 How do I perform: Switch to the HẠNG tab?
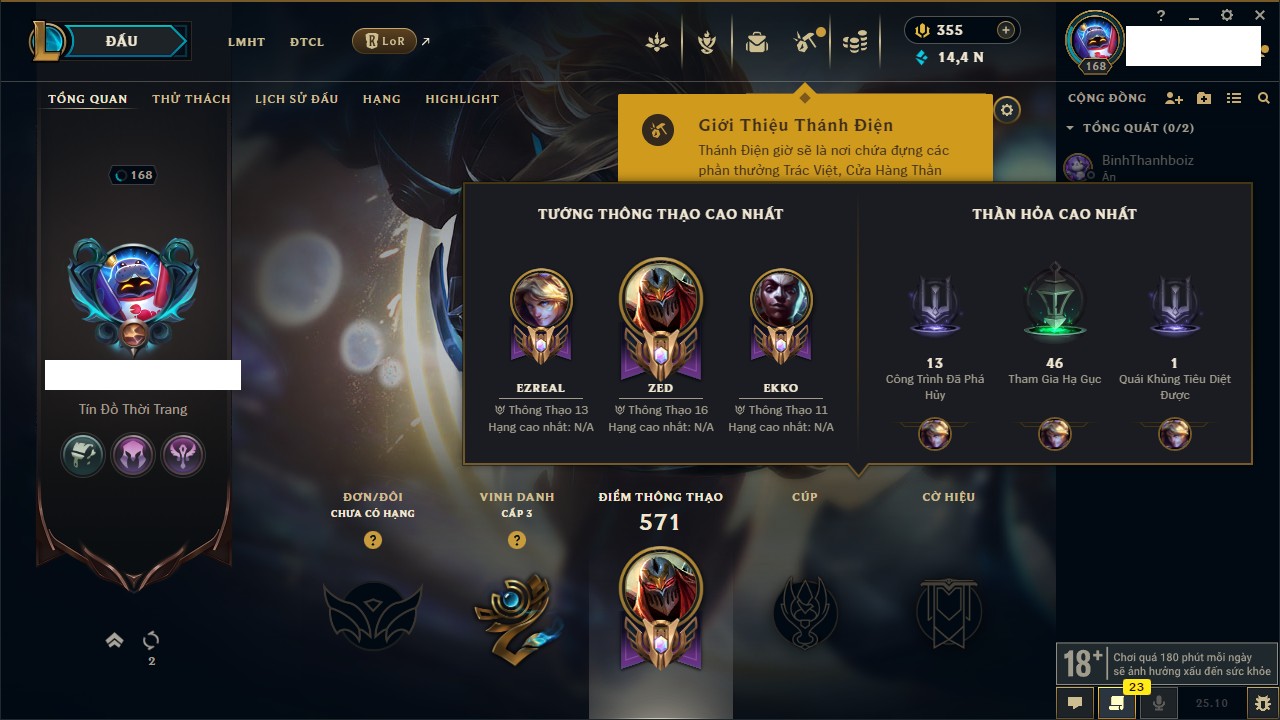[x=381, y=99]
